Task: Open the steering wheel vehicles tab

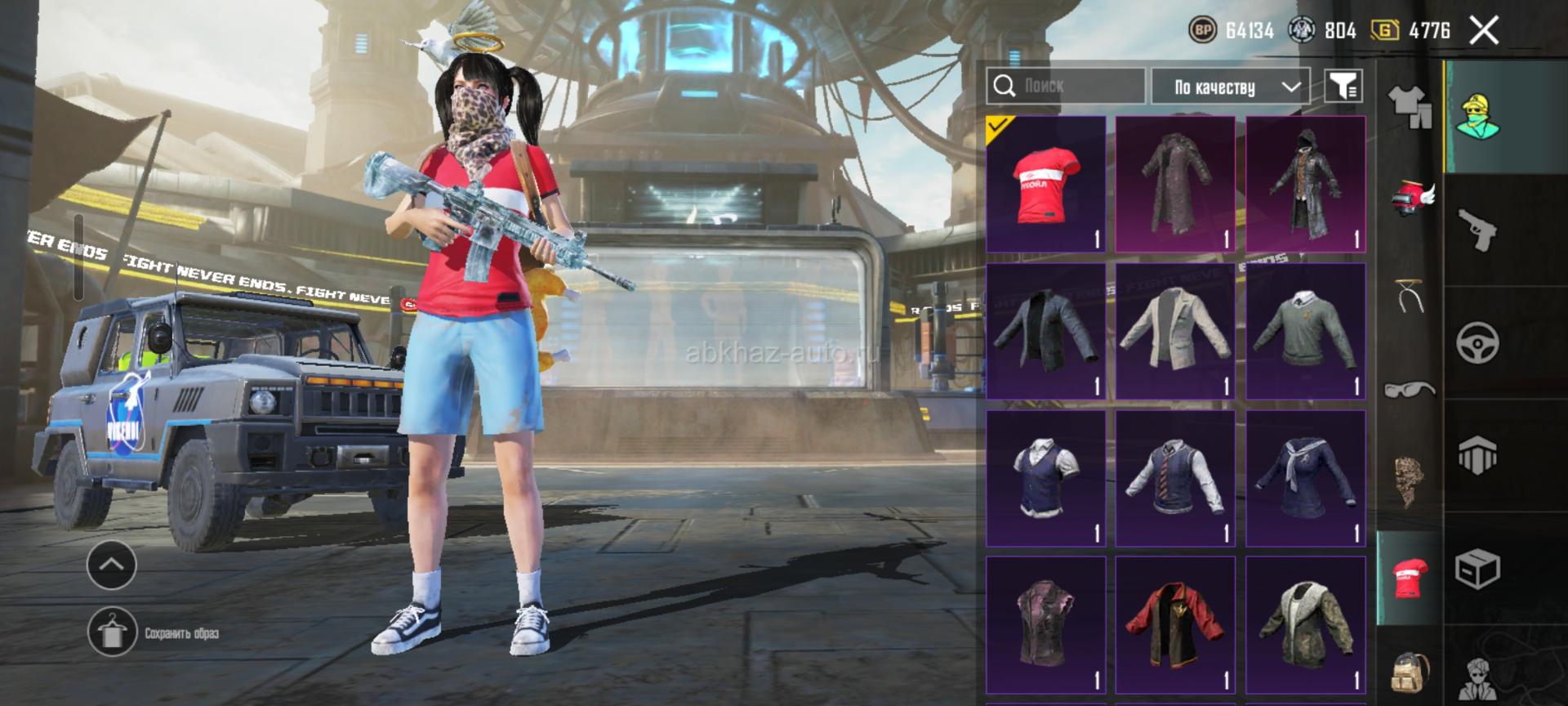Action: tap(1477, 342)
